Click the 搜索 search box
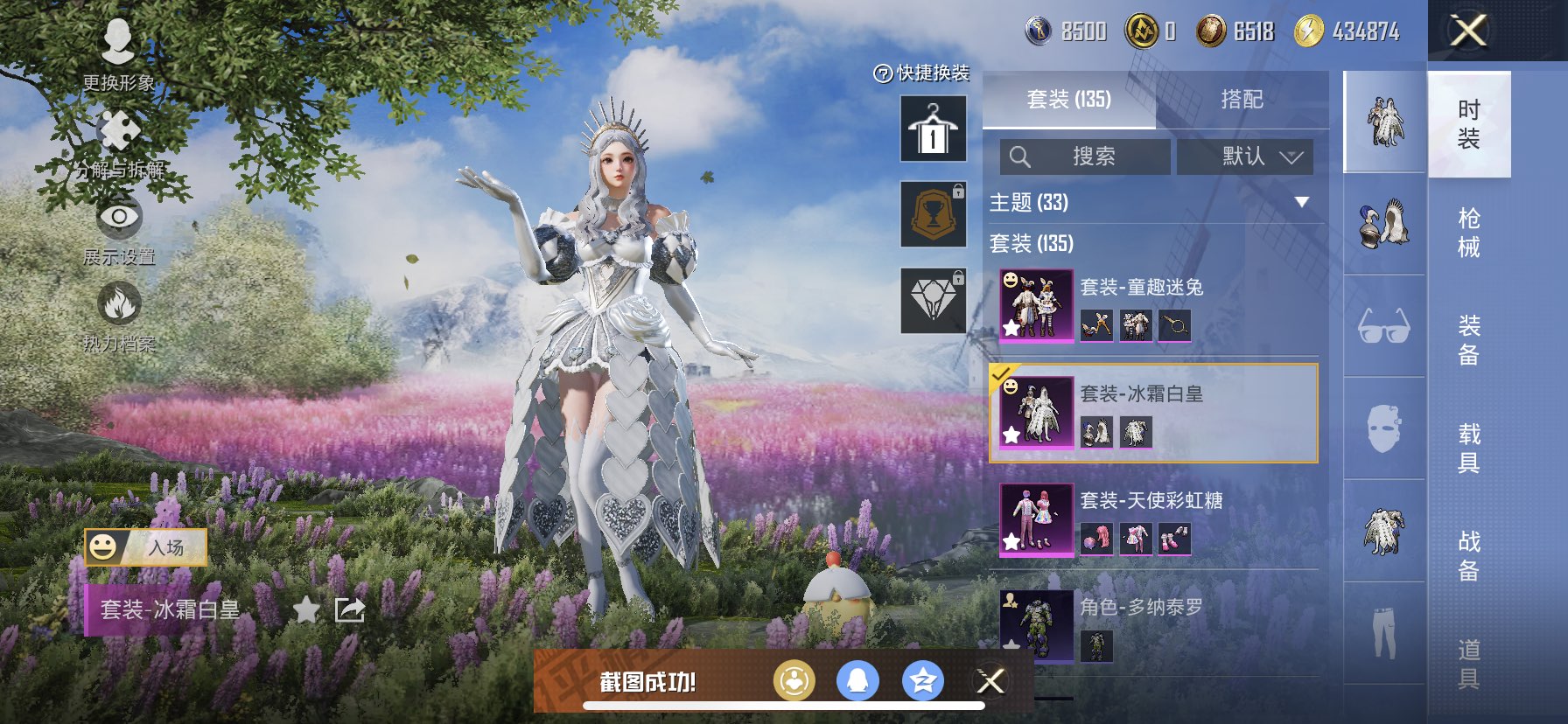This screenshot has width=1568, height=724. click(x=1085, y=157)
